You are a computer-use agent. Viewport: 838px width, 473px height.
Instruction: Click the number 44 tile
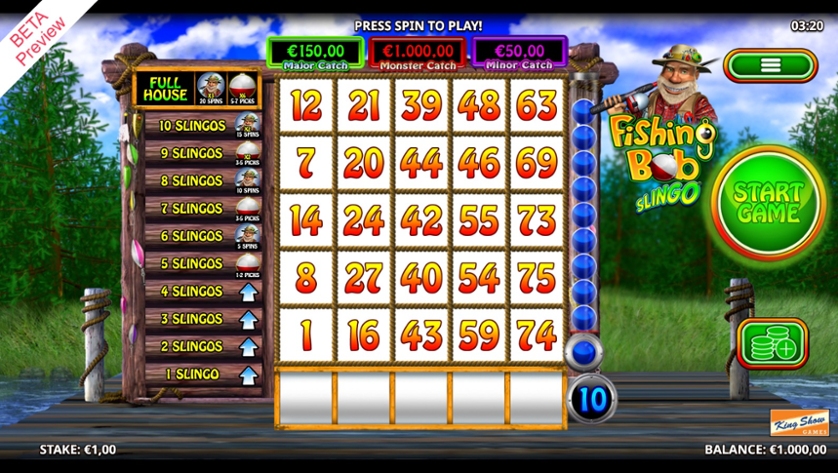tap(421, 161)
